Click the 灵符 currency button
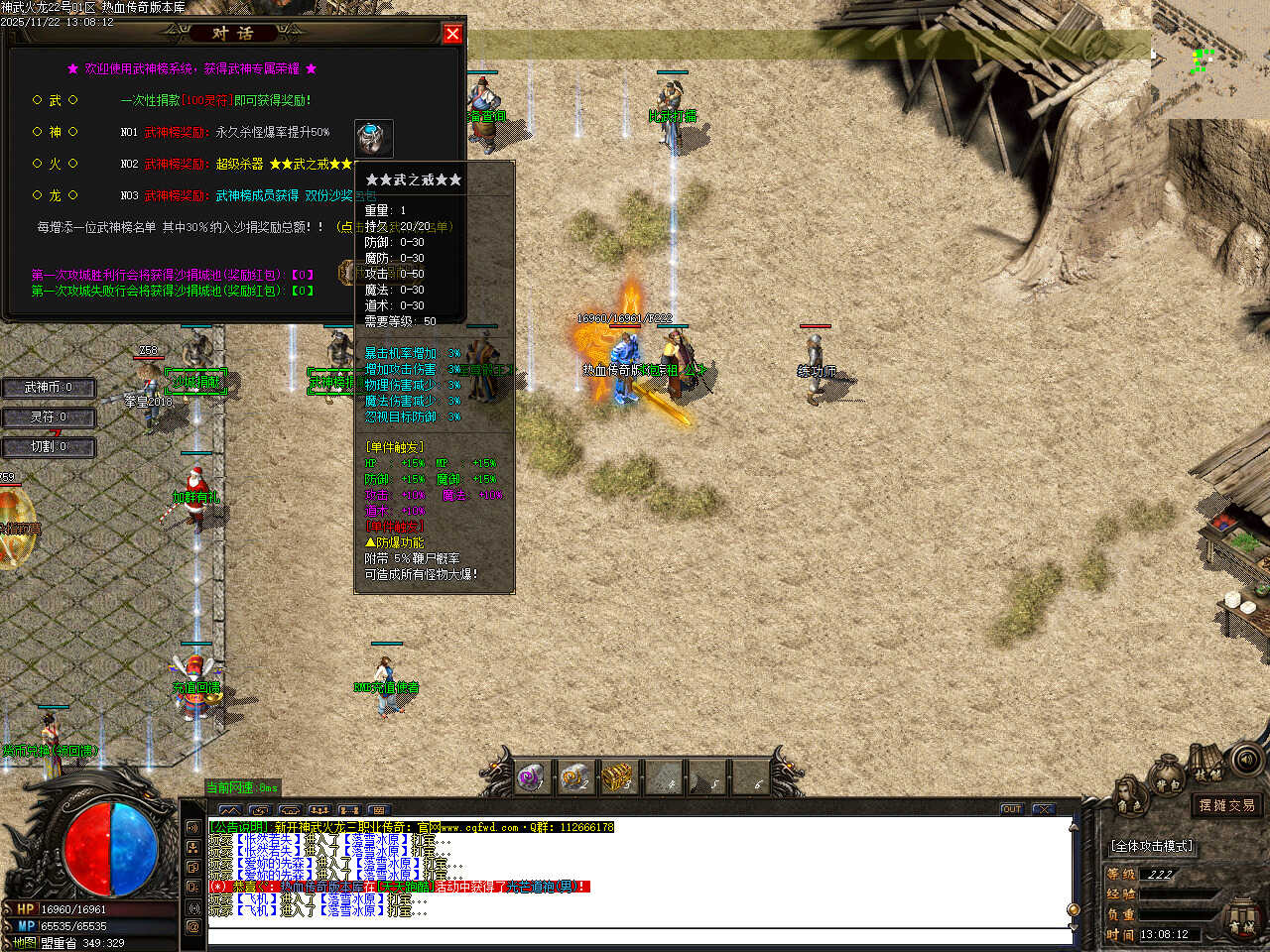Screen dimensions: 1270x952 [48, 417]
